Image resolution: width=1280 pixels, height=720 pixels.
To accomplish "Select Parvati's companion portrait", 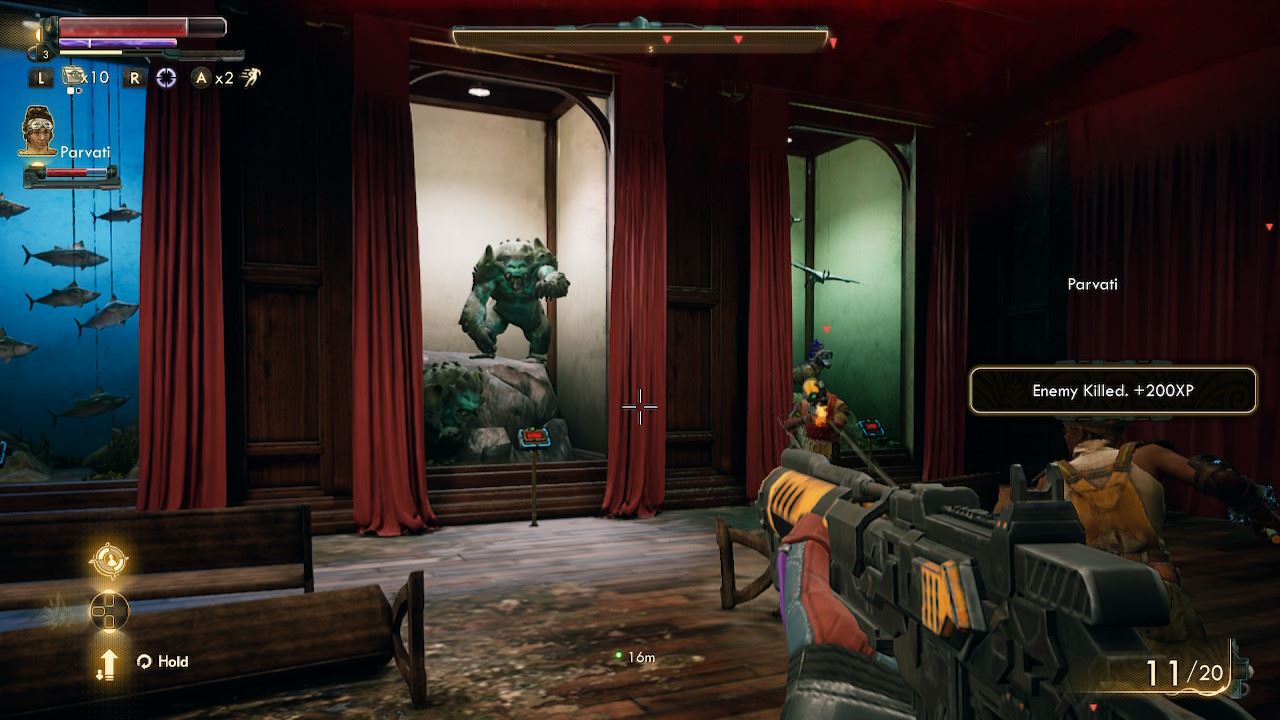I will 38,130.
